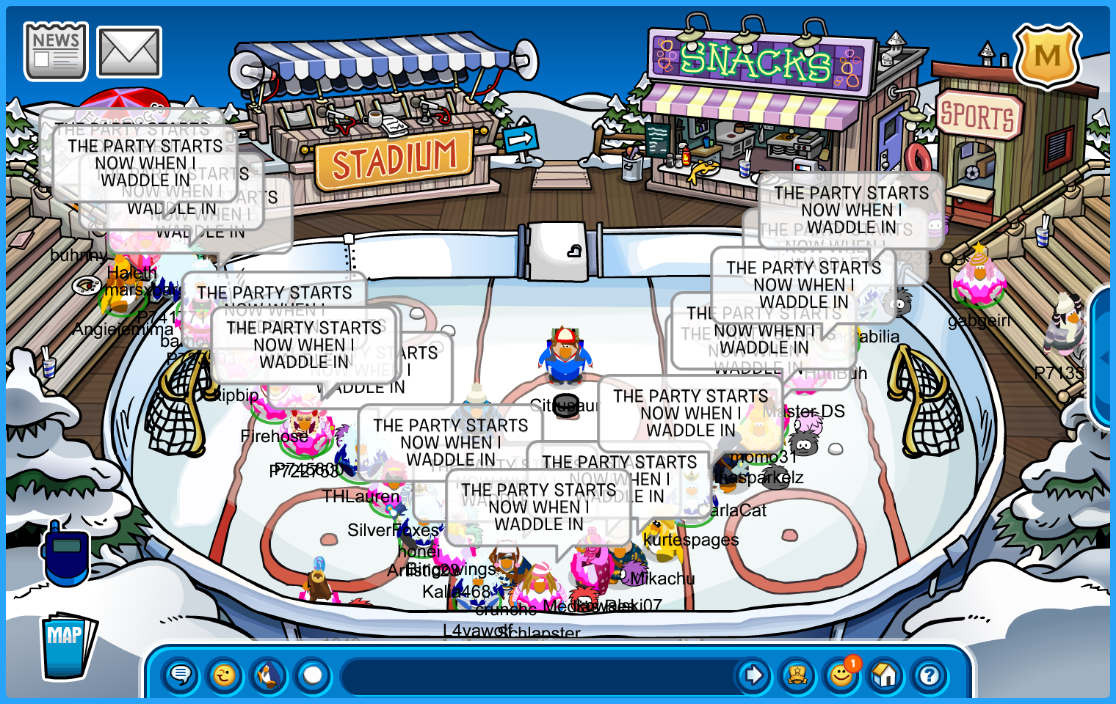
Task: Click into the chat message bar
Action: point(535,676)
